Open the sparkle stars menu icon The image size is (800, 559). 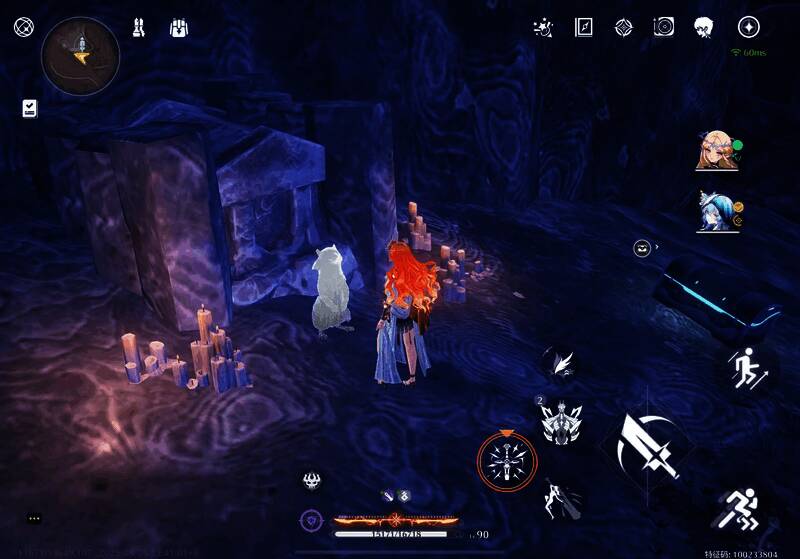pyautogui.click(x=545, y=28)
